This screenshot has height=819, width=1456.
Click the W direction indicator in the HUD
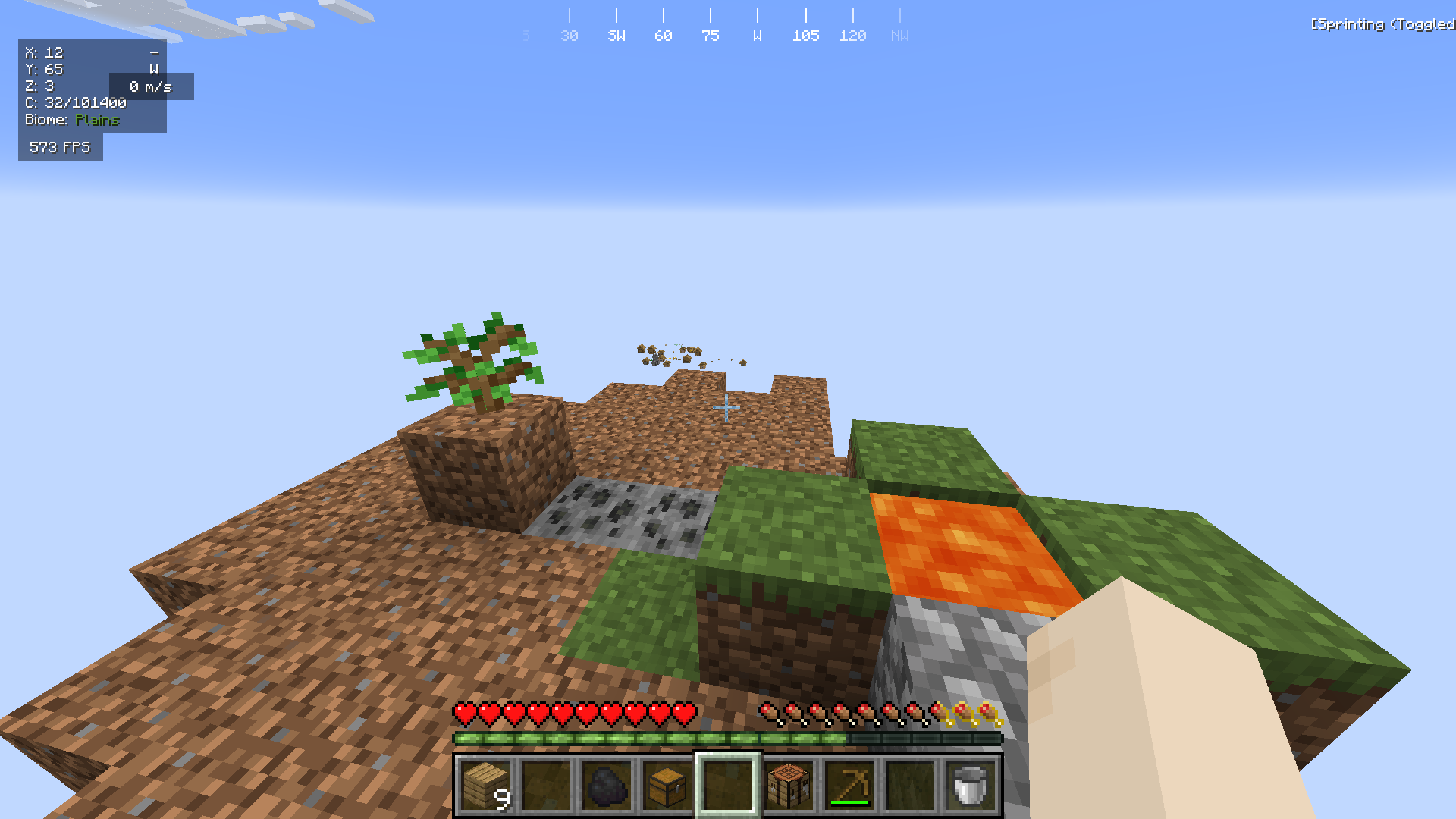click(155, 69)
